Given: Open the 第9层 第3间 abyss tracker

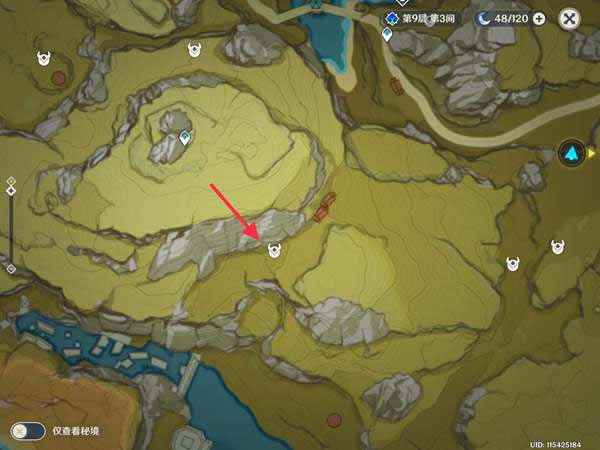Looking at the screenshot, I should [419, 18].
